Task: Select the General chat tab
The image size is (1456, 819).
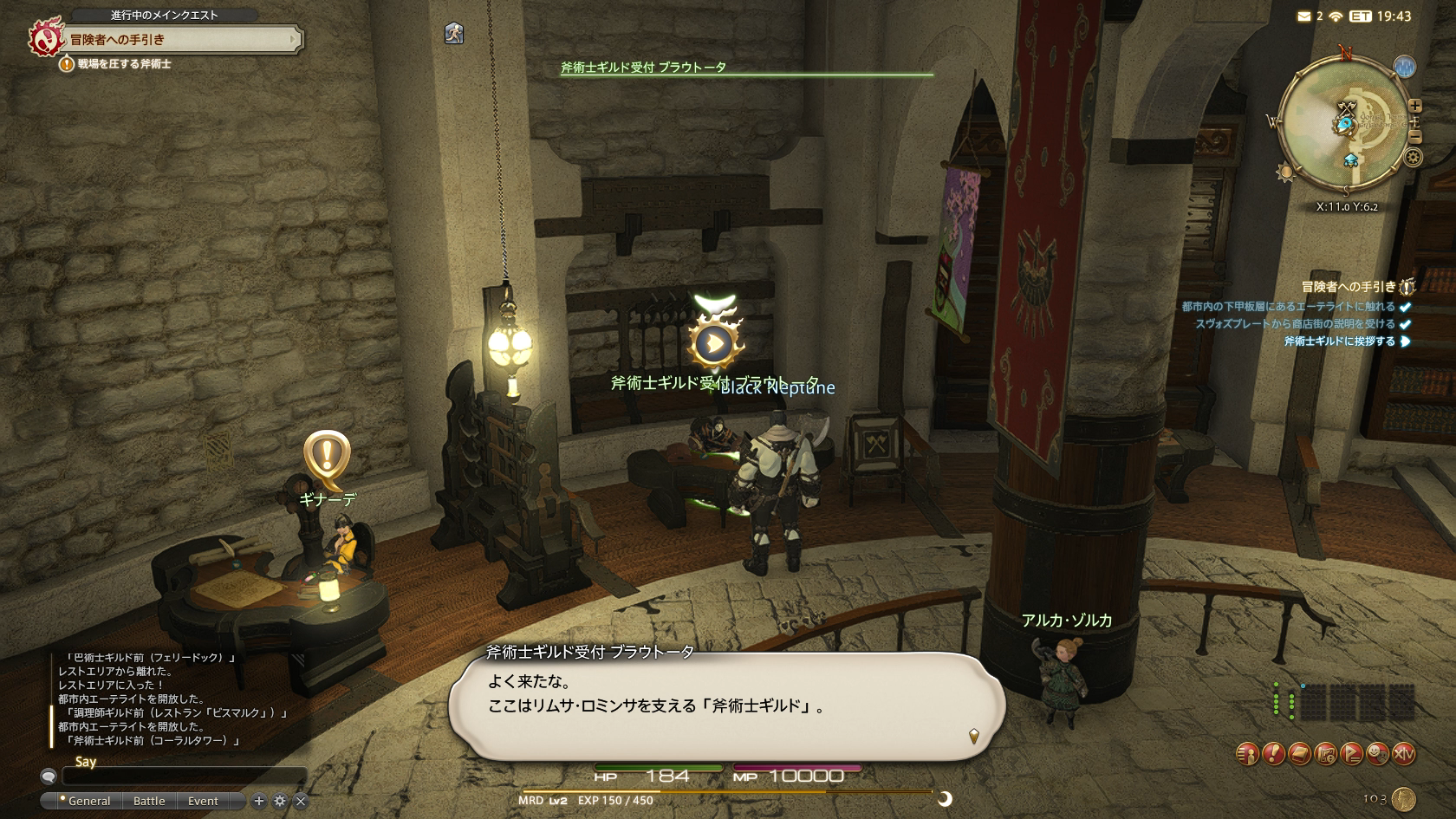Action: [88, 801]
